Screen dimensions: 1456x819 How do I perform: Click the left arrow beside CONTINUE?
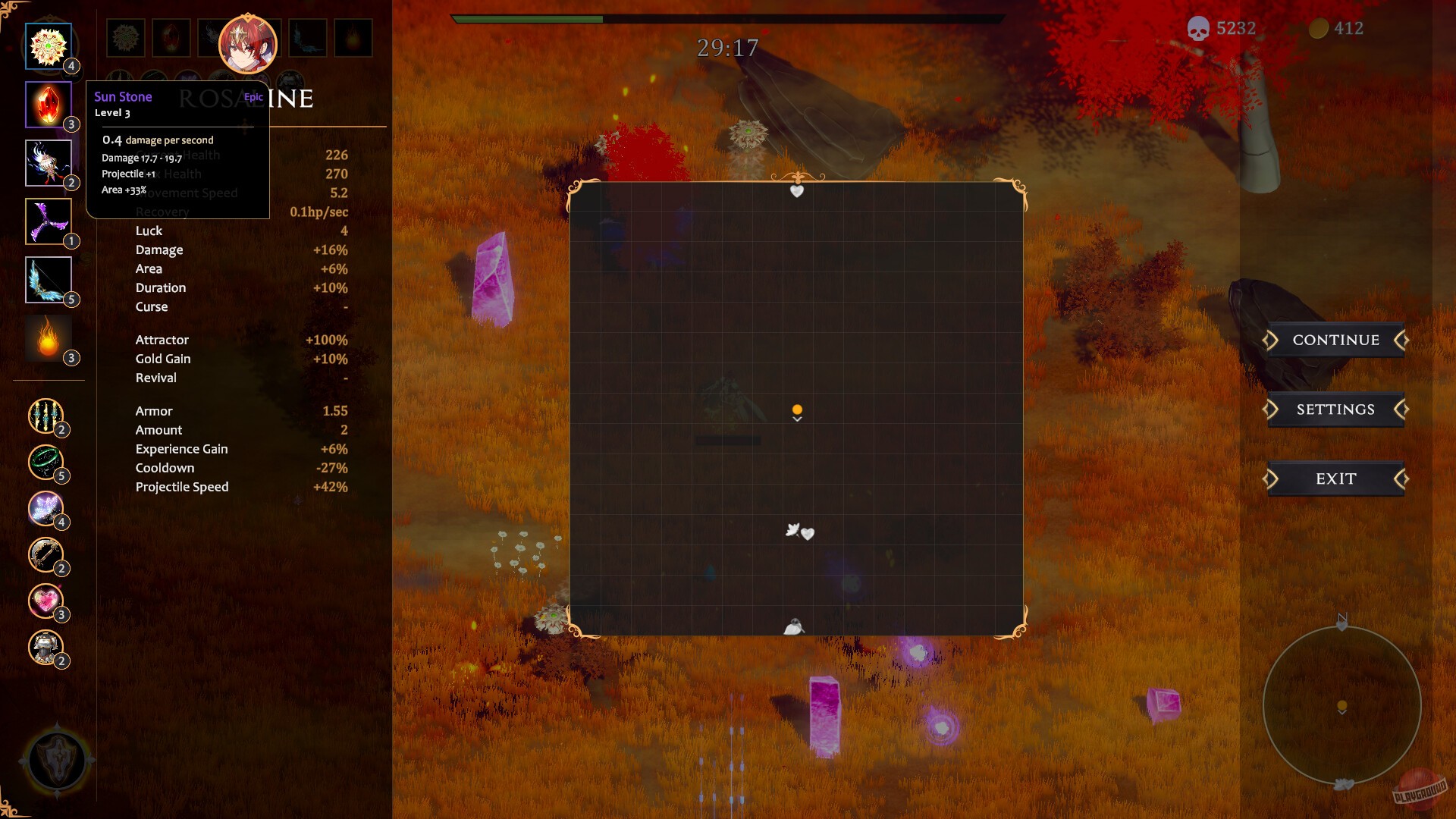click(x=1271, y=340)
